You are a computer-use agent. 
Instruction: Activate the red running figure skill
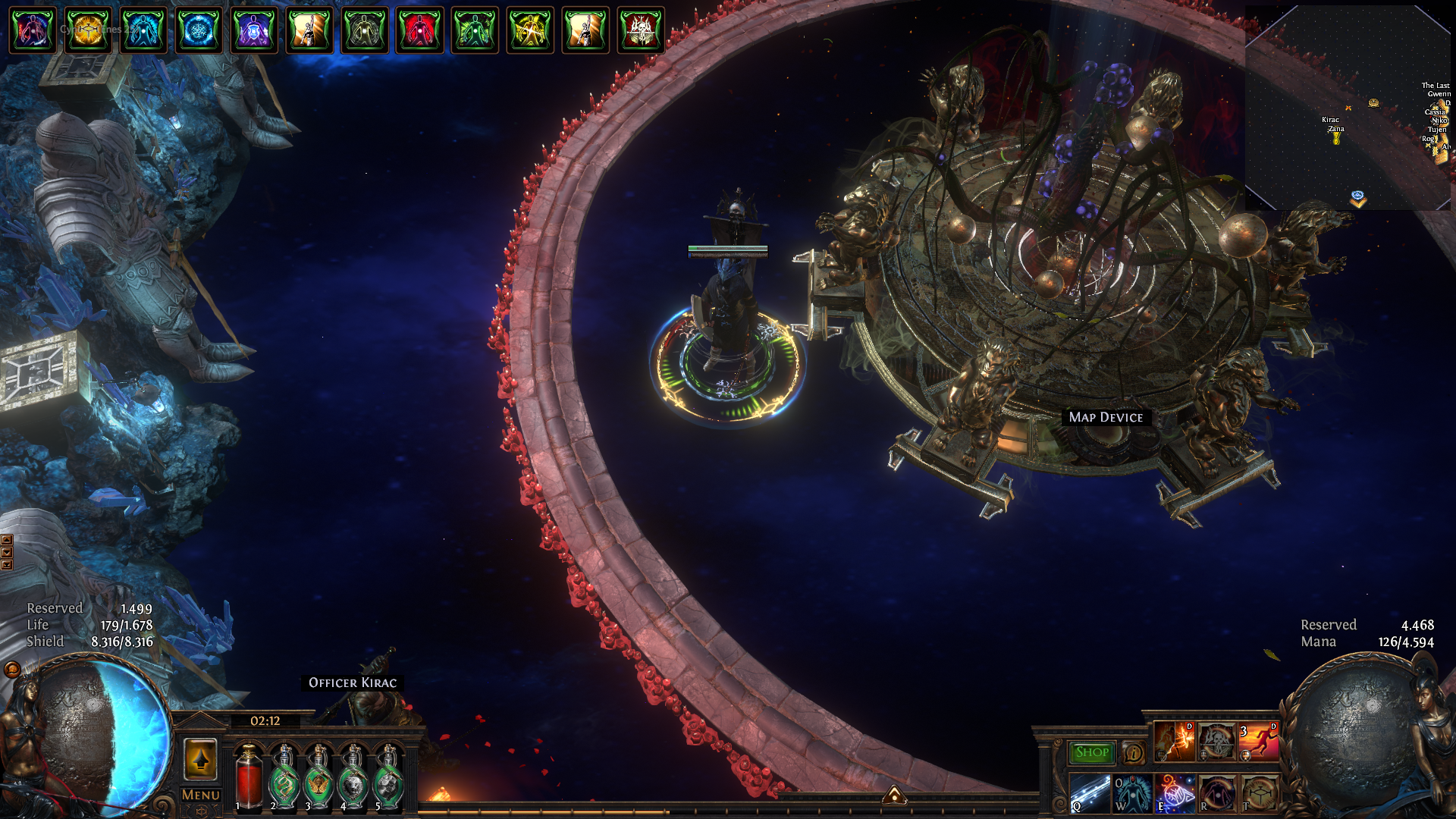point(1258,741)
